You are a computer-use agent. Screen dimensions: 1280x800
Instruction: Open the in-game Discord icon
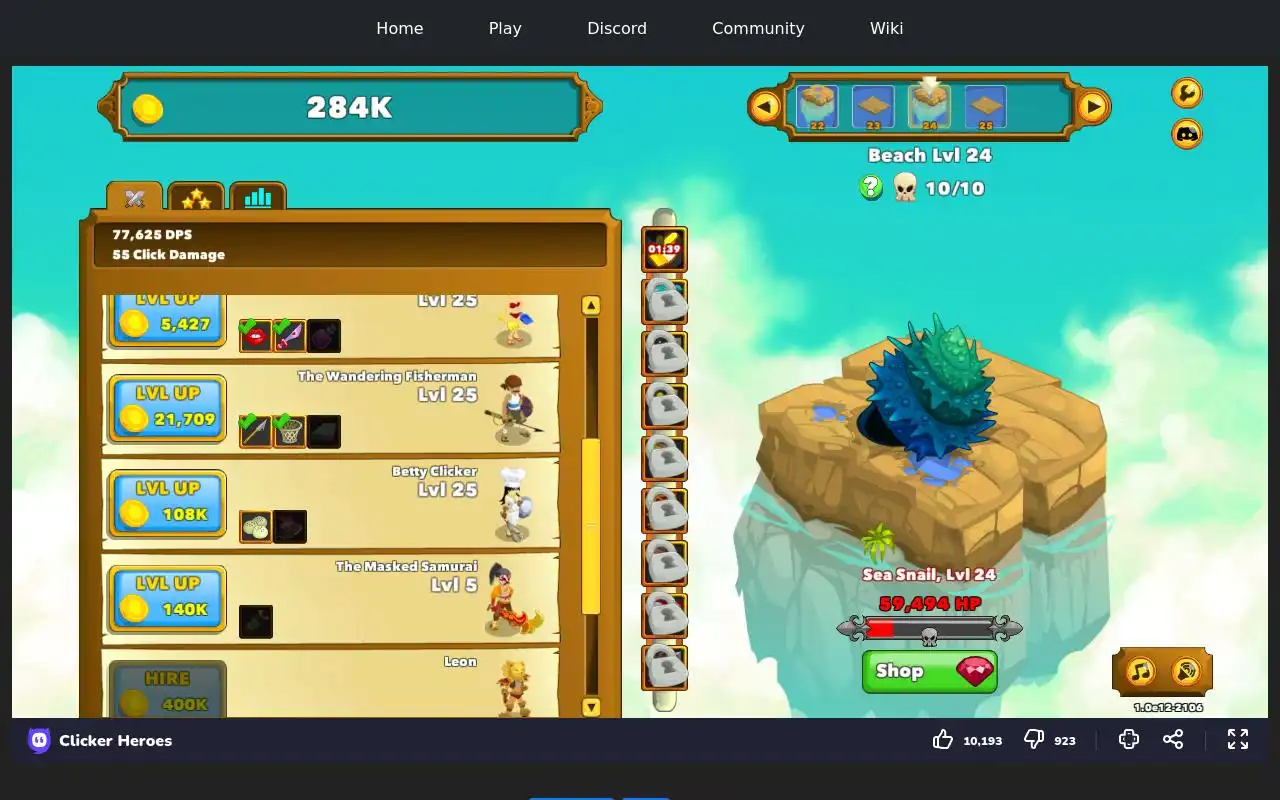(1187, 133)
